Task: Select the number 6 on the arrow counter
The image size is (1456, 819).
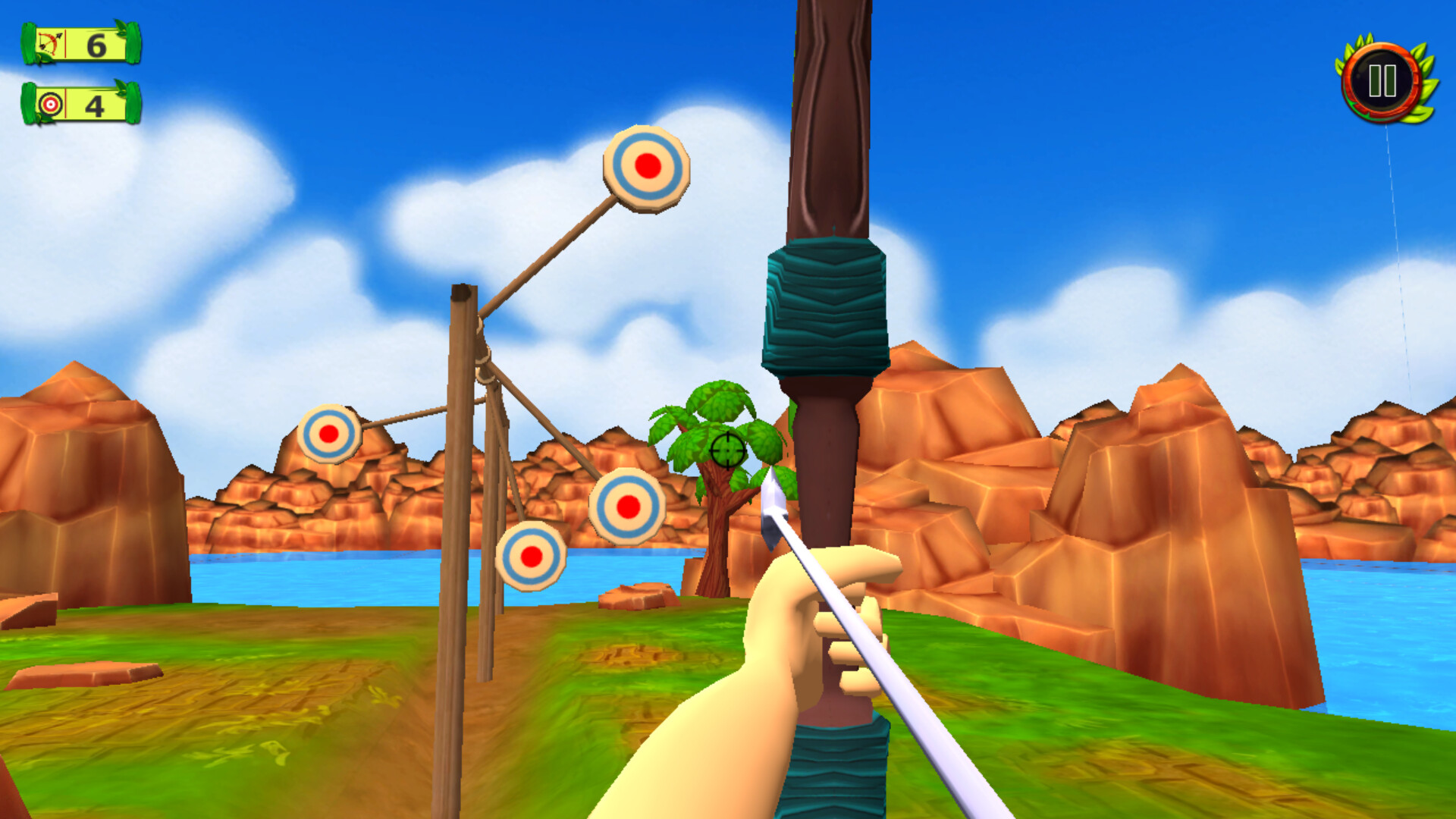Action: [x=96, y=47]
